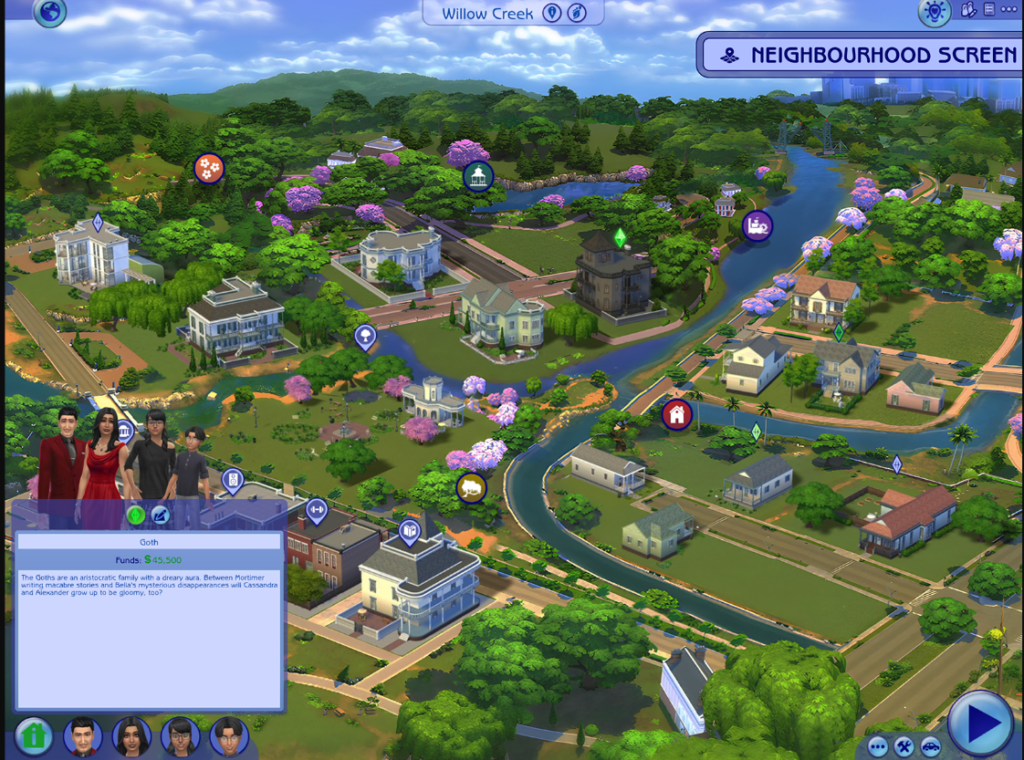The height and width of the screenshot is (760, 1024).
Task: Choose Cassandra Goth's portrait with glasses
Action: click(180, 737)
